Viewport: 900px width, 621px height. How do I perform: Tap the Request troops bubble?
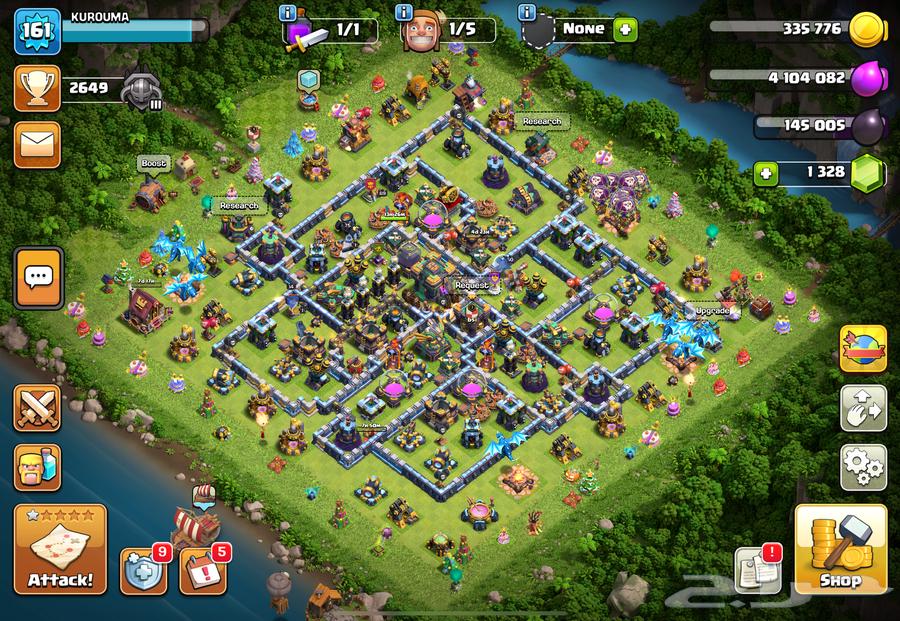(472, 285)
